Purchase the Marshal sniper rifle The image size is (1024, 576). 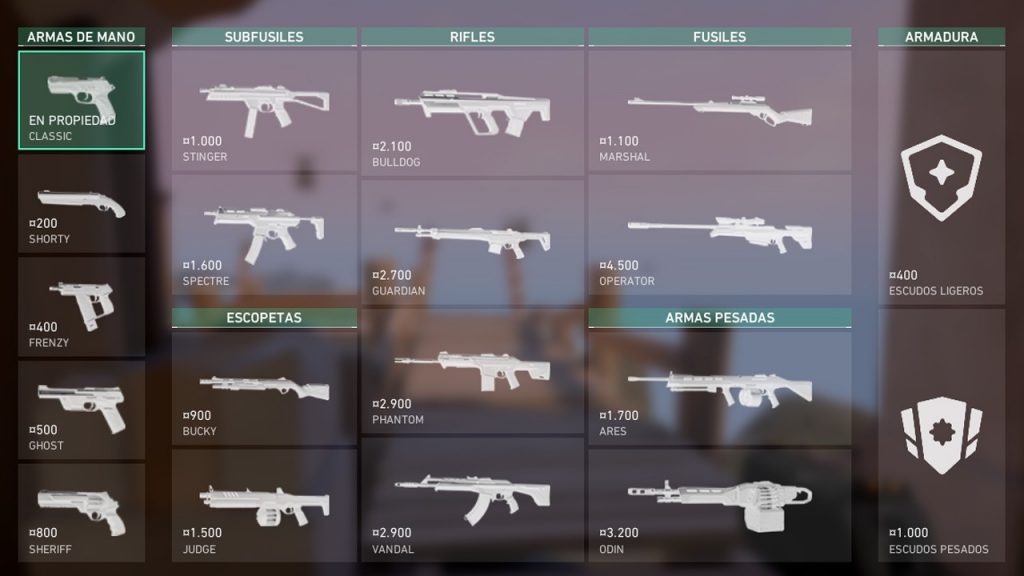click(x=719, y=110)
